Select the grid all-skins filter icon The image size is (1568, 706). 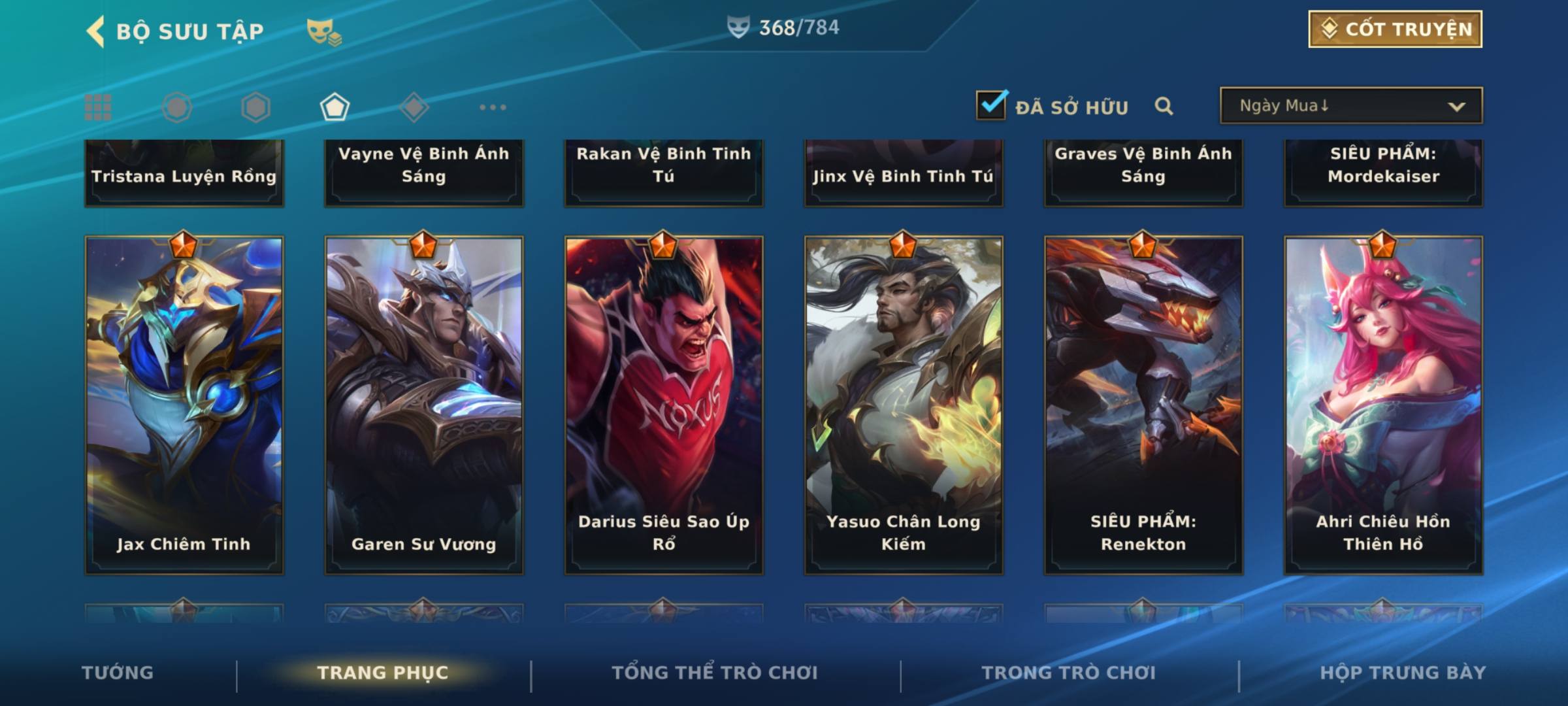[x=98, y=107]
